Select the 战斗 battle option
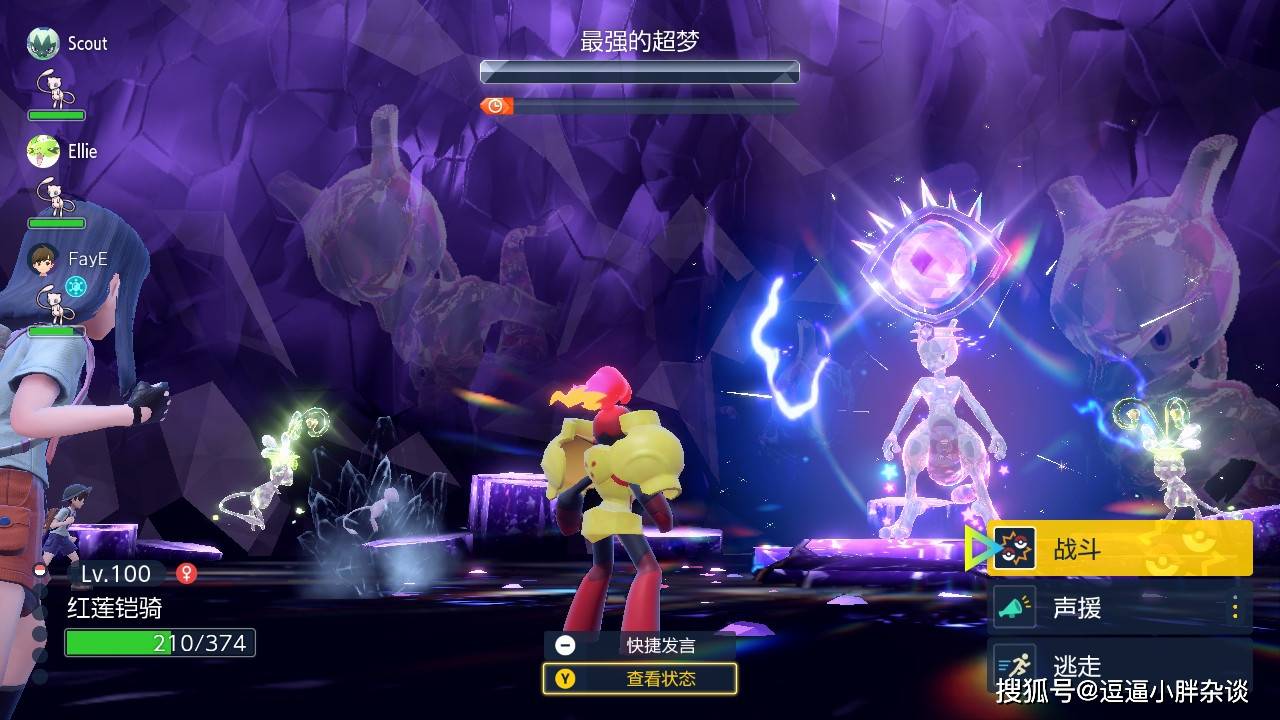The height and width of the screenshot is (720, 1280). click(1118, 549)
